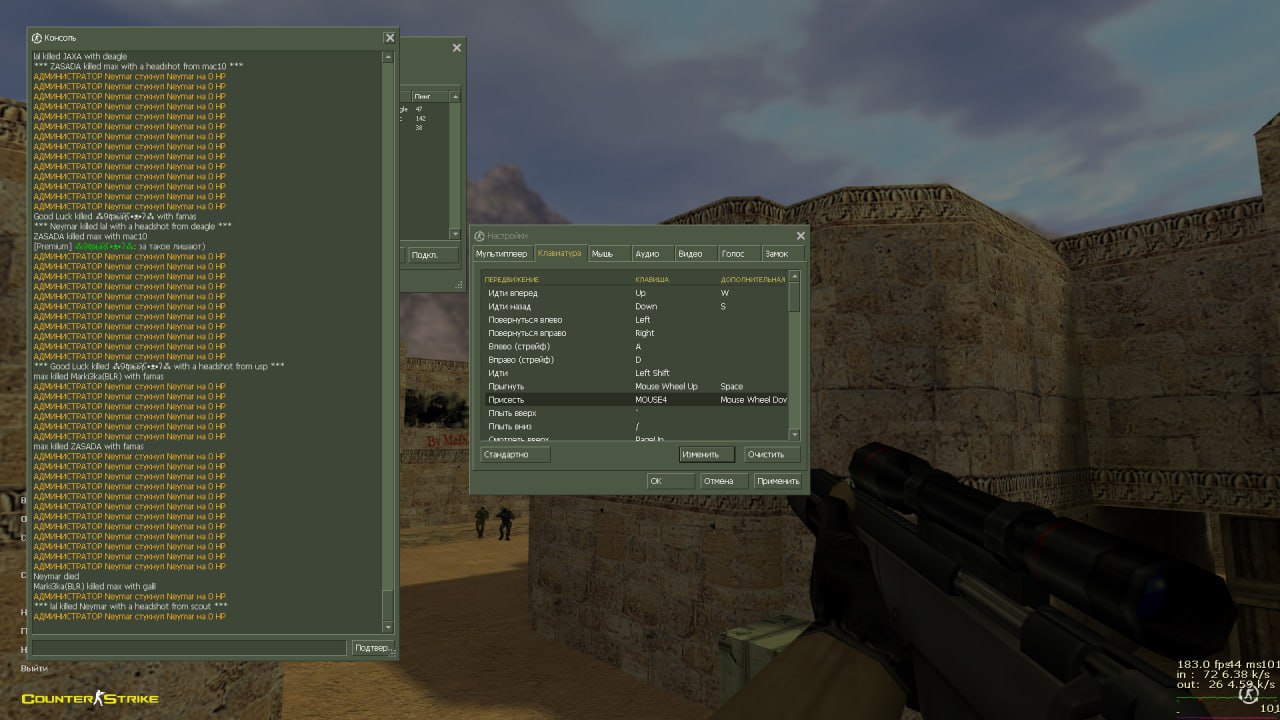Close the Настройки settings window
This screenshot has width=1280, height=720.
click(x=800, y=236)
